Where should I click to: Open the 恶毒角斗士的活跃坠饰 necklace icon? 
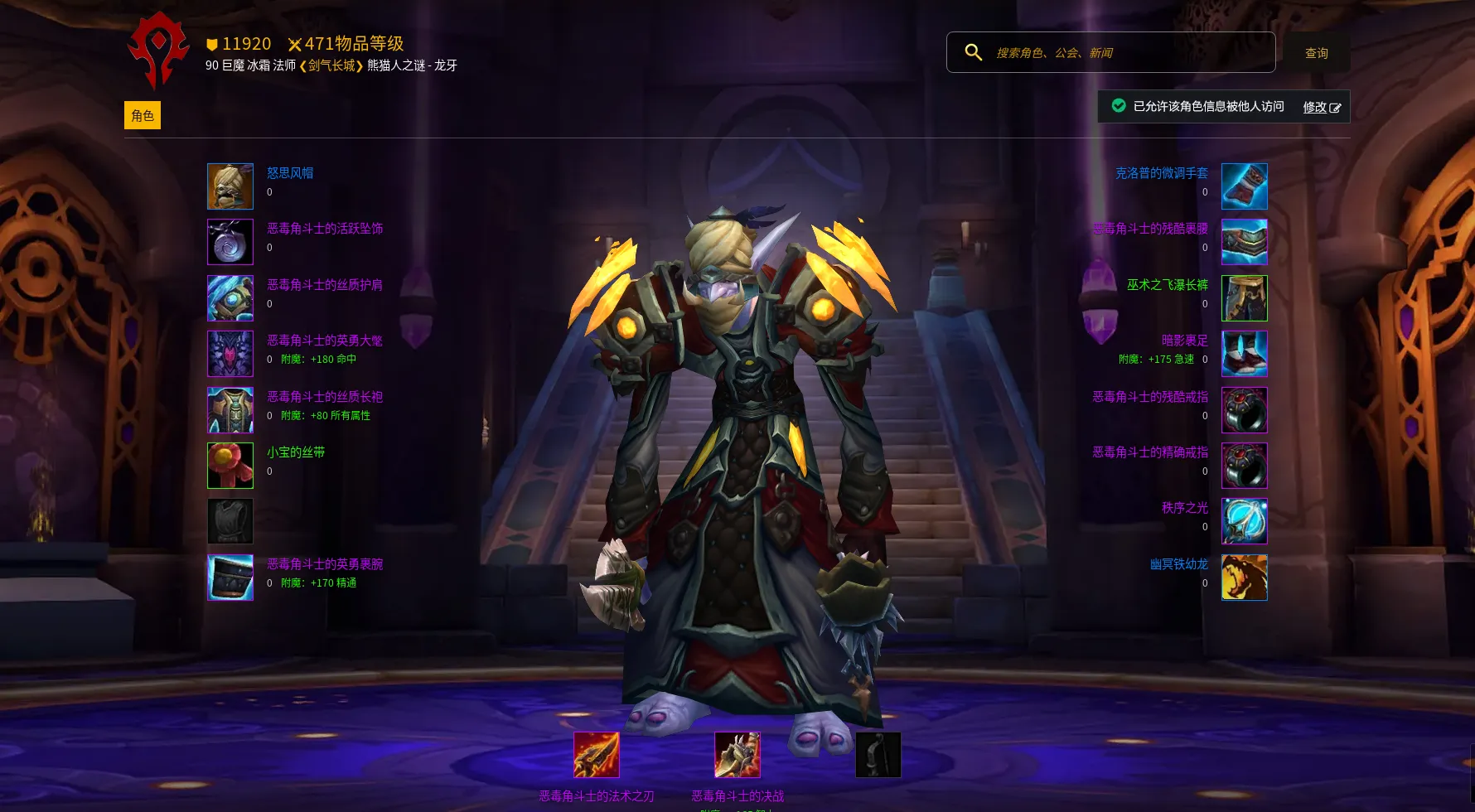[x=230, y=242]
